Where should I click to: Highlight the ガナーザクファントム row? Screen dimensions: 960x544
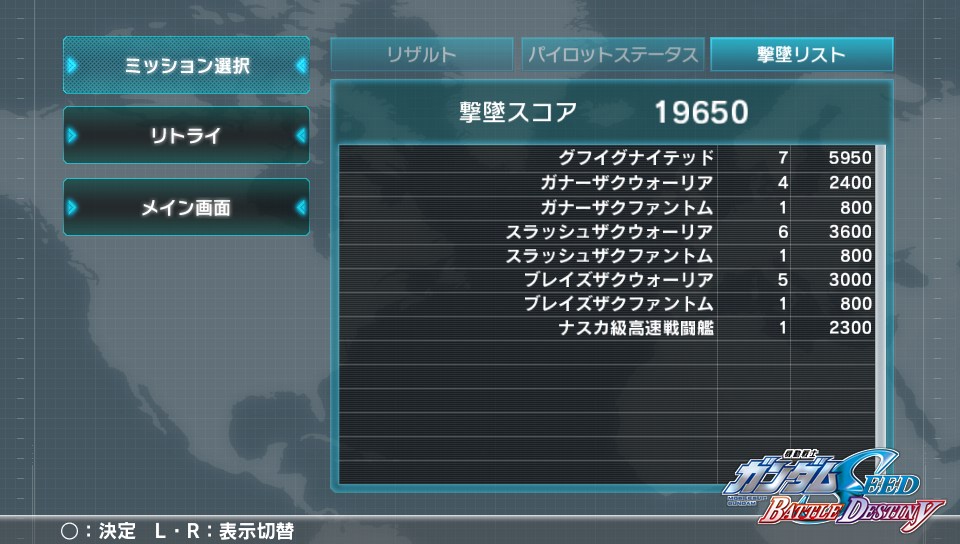click(x=606, y=208)
